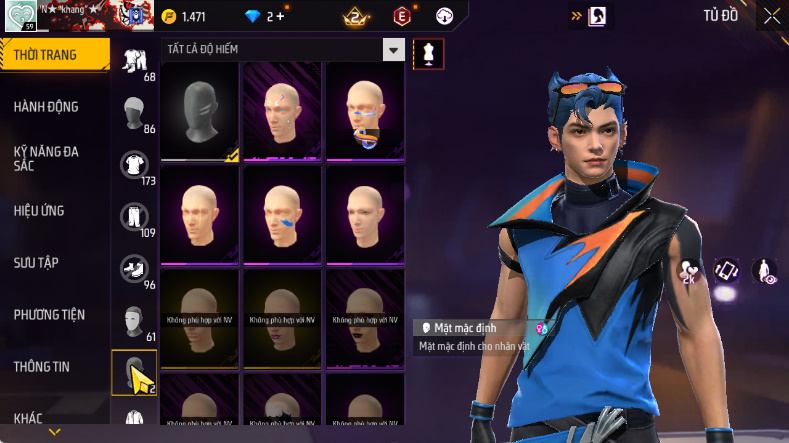This screenshot has height=443, width=789.
Task: Pick the pants clothing subcategory icon
Action: point(133,217)
